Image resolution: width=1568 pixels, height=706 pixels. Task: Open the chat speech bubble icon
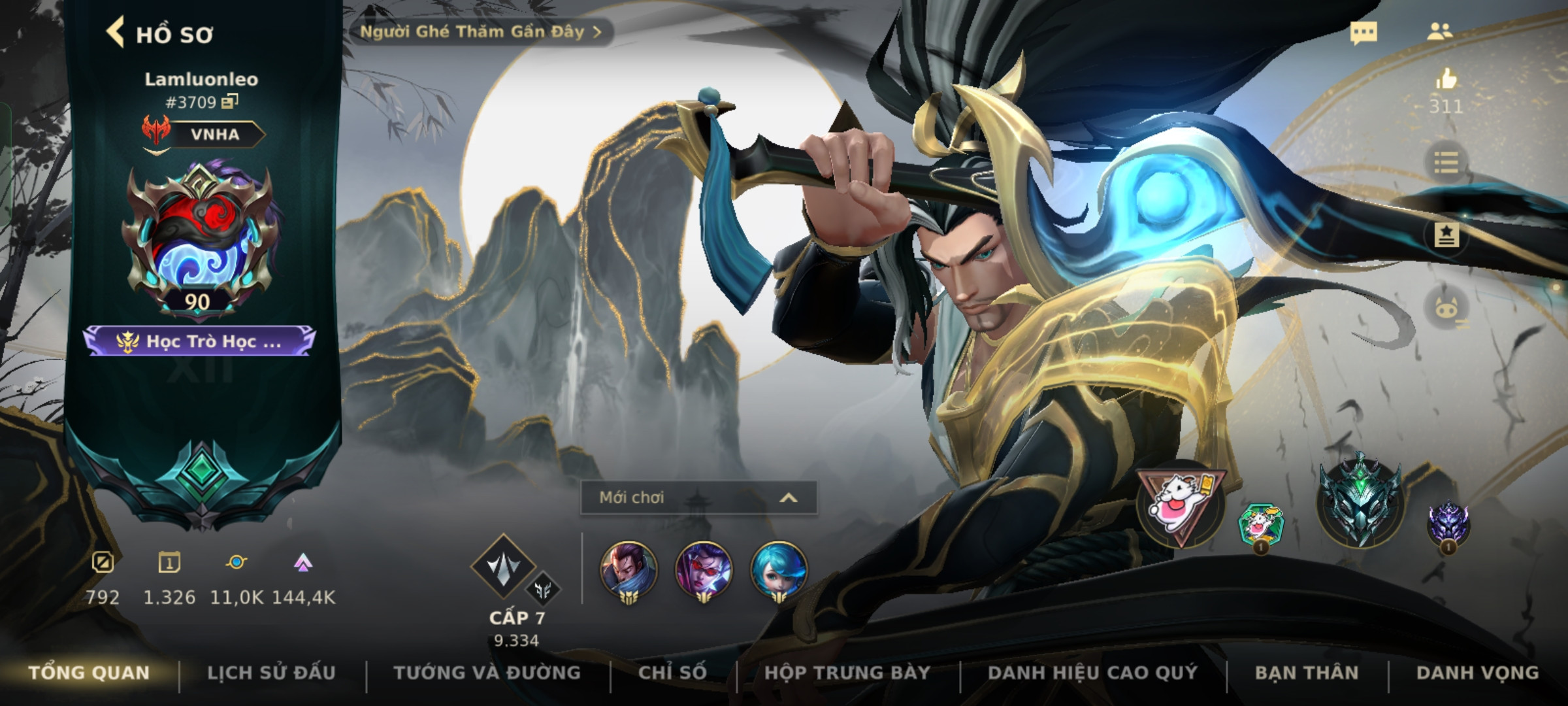(1364, 33)
